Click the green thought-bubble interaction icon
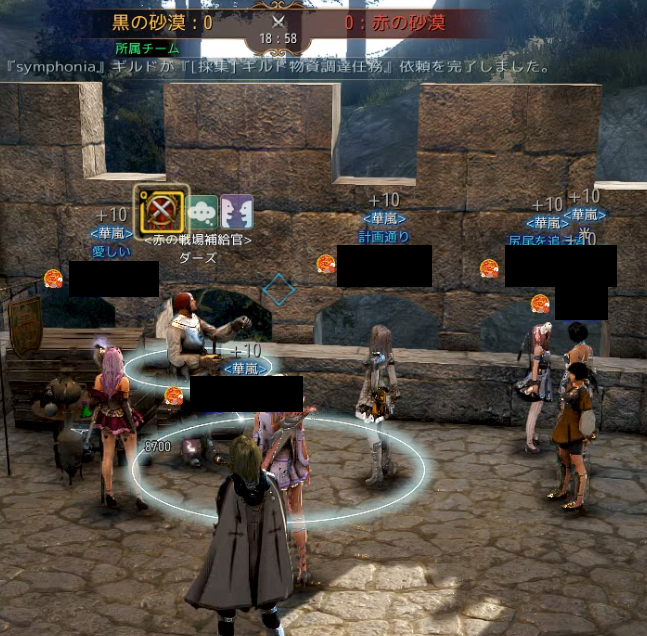The height and width of the screenshot is (636, 647). point(203,212)
